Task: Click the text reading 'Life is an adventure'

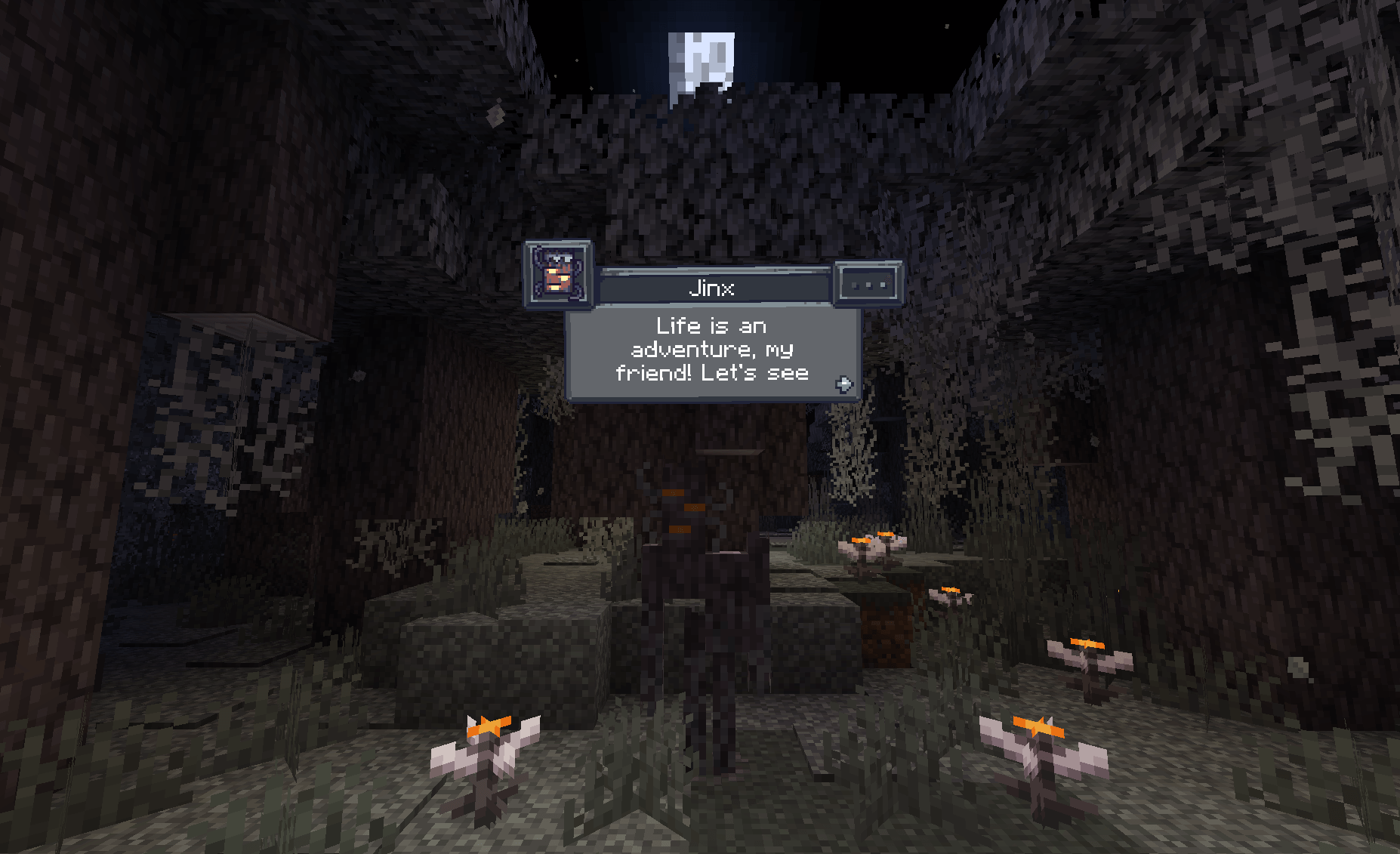Action: point(710,325)
